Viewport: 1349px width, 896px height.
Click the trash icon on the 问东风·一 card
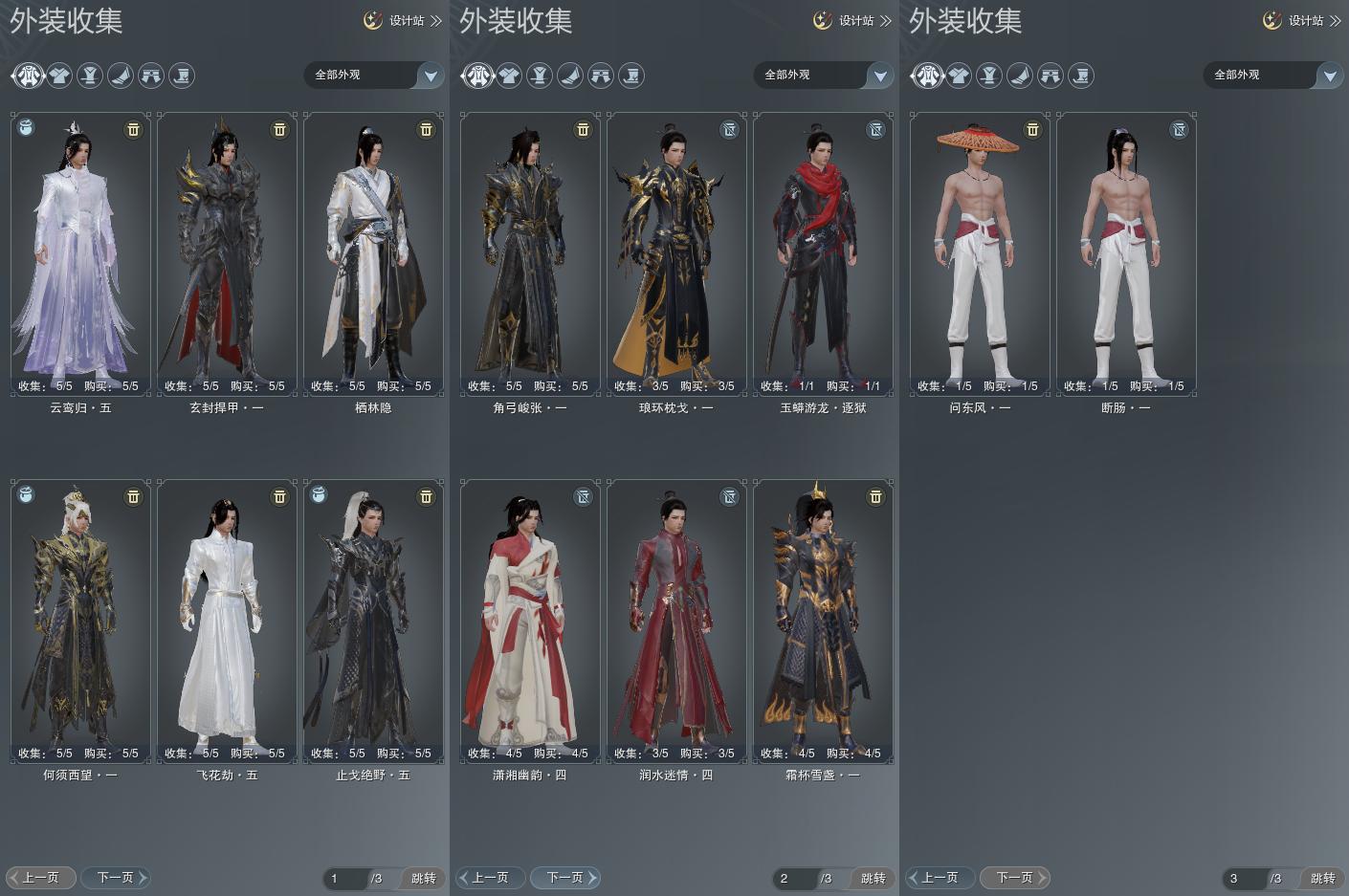pos(1032,129)
